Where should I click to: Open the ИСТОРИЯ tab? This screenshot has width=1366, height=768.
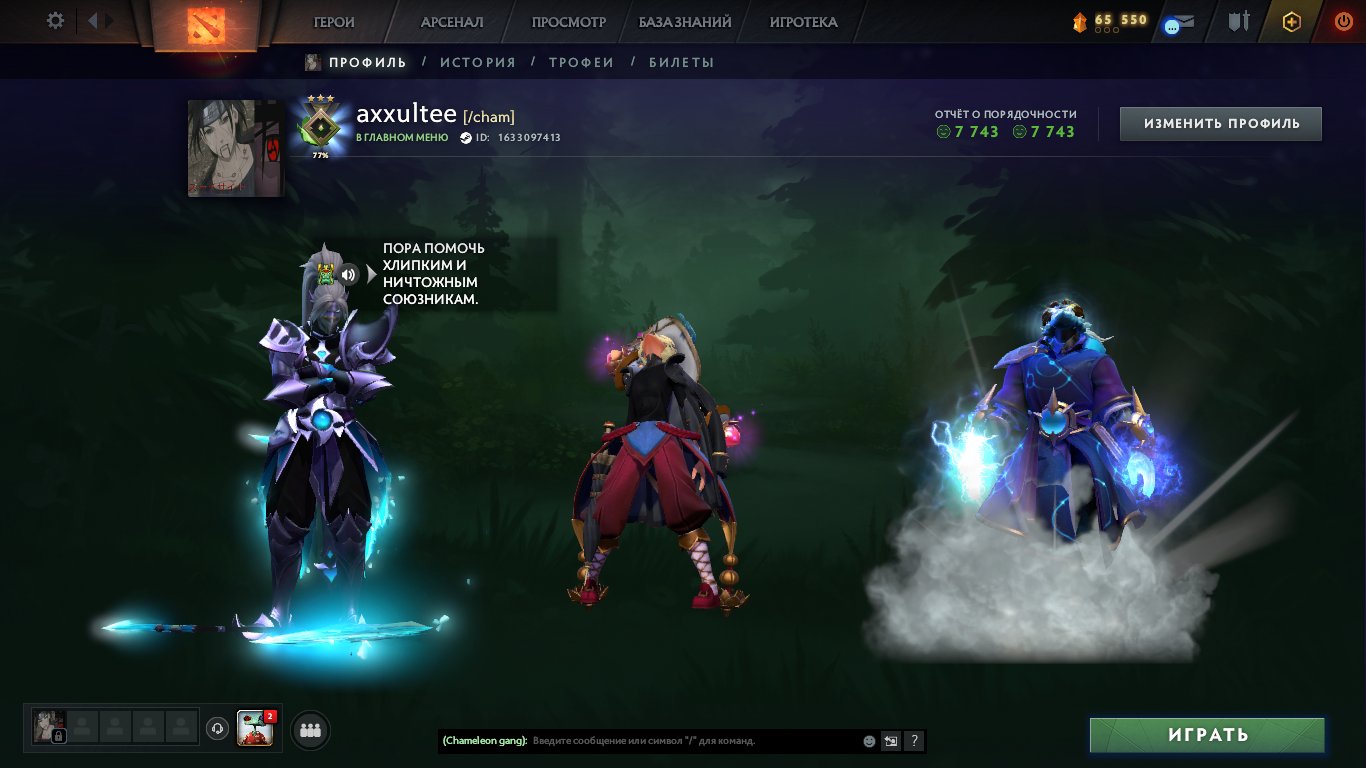click(x=479, y=61)
